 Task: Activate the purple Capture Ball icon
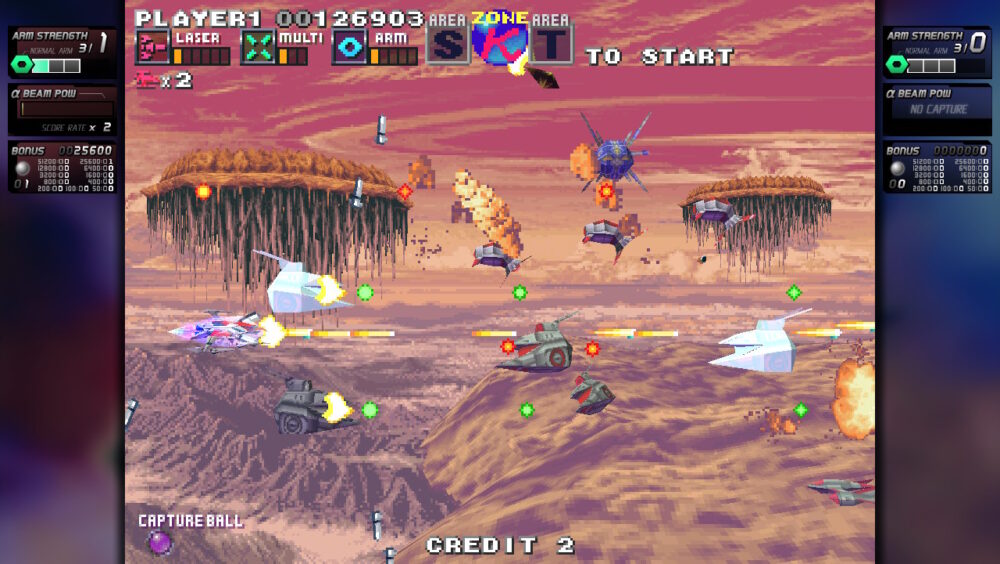coord(159,542)
